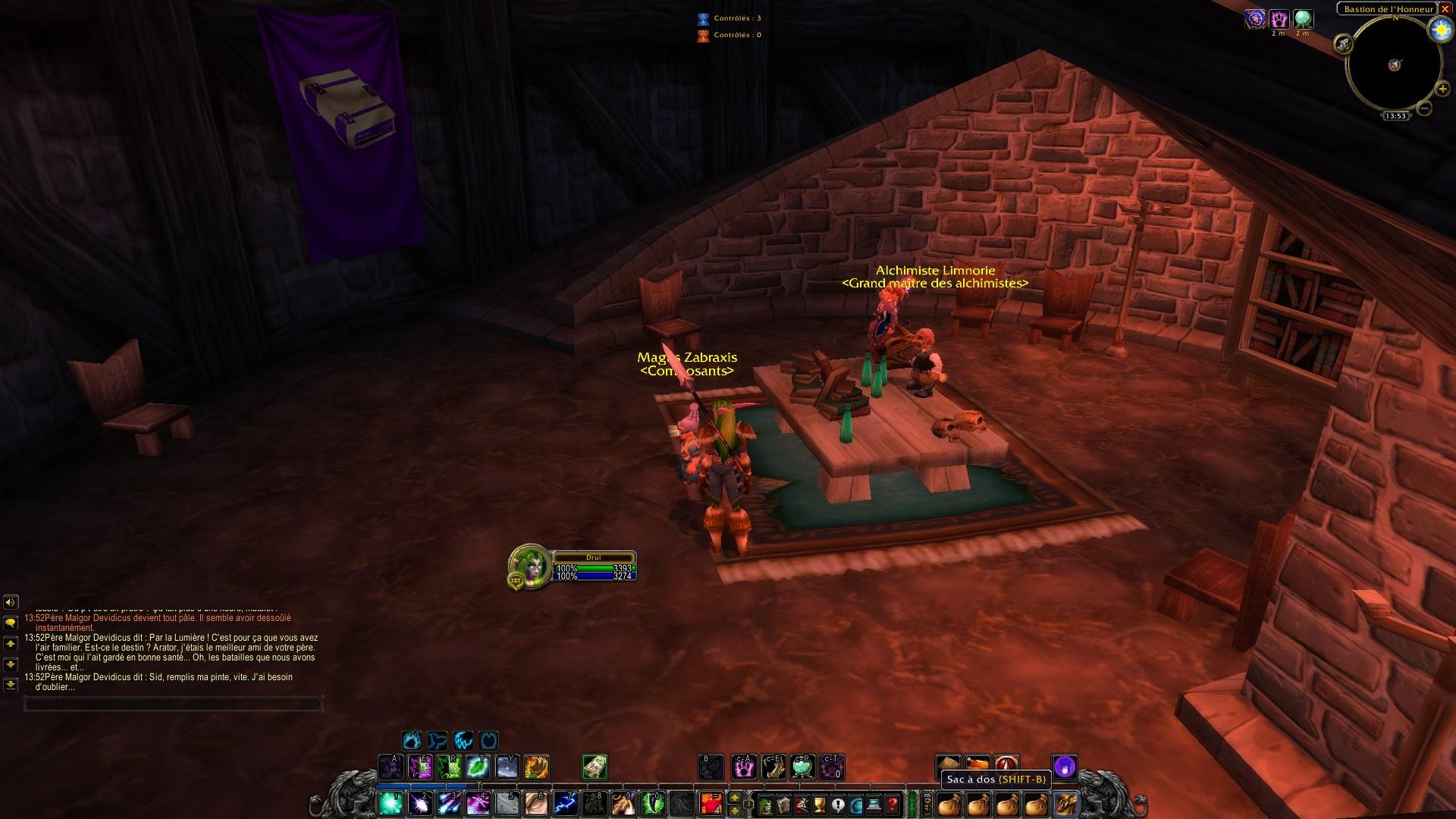This screenshot has height=819, width=1456.
Task: Open the spellbook icon in the micro menu
Action: pos(782,804)
